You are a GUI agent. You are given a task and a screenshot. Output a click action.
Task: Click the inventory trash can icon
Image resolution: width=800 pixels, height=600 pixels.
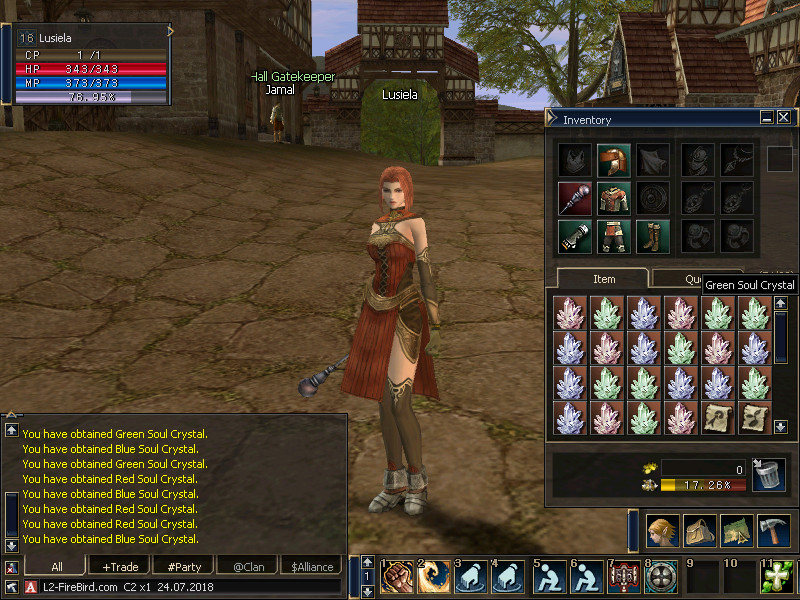(767, 475)
